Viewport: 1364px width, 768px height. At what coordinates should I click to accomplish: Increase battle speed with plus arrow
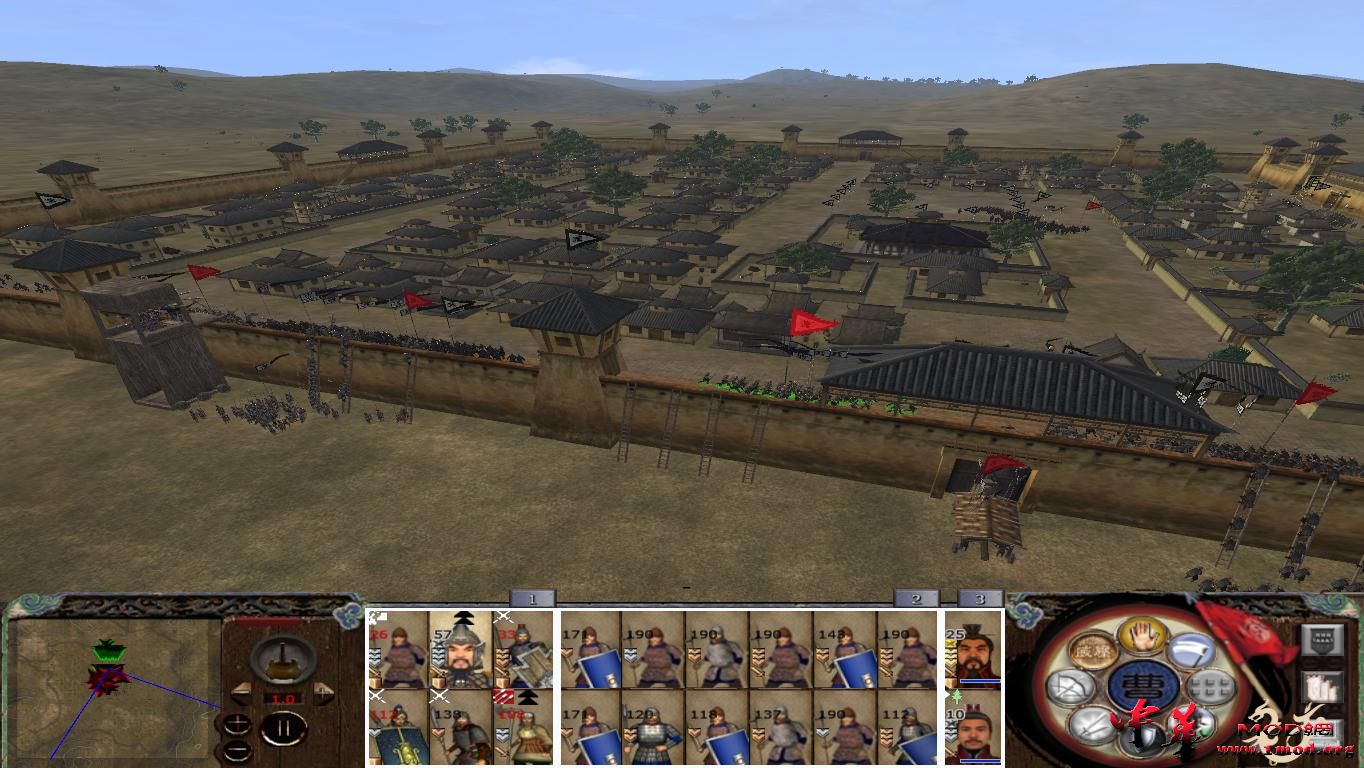point(323,692)
